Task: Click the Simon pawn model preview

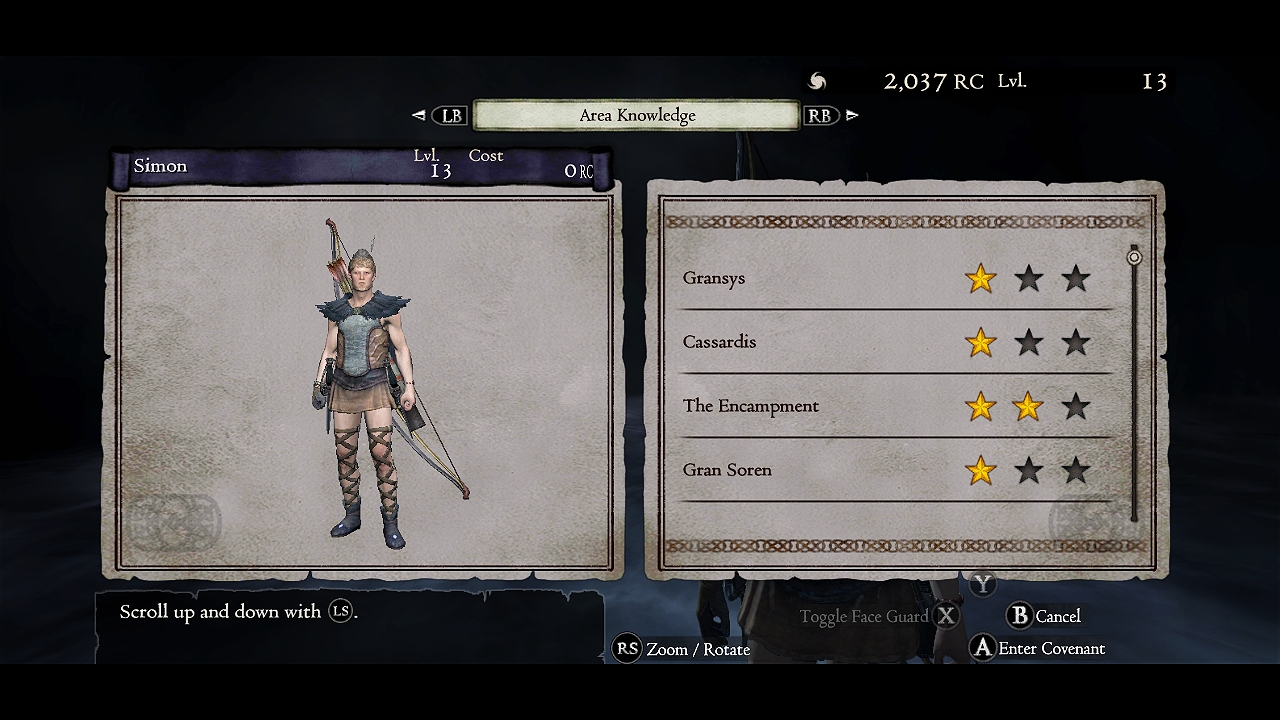Action: (366, 385)
